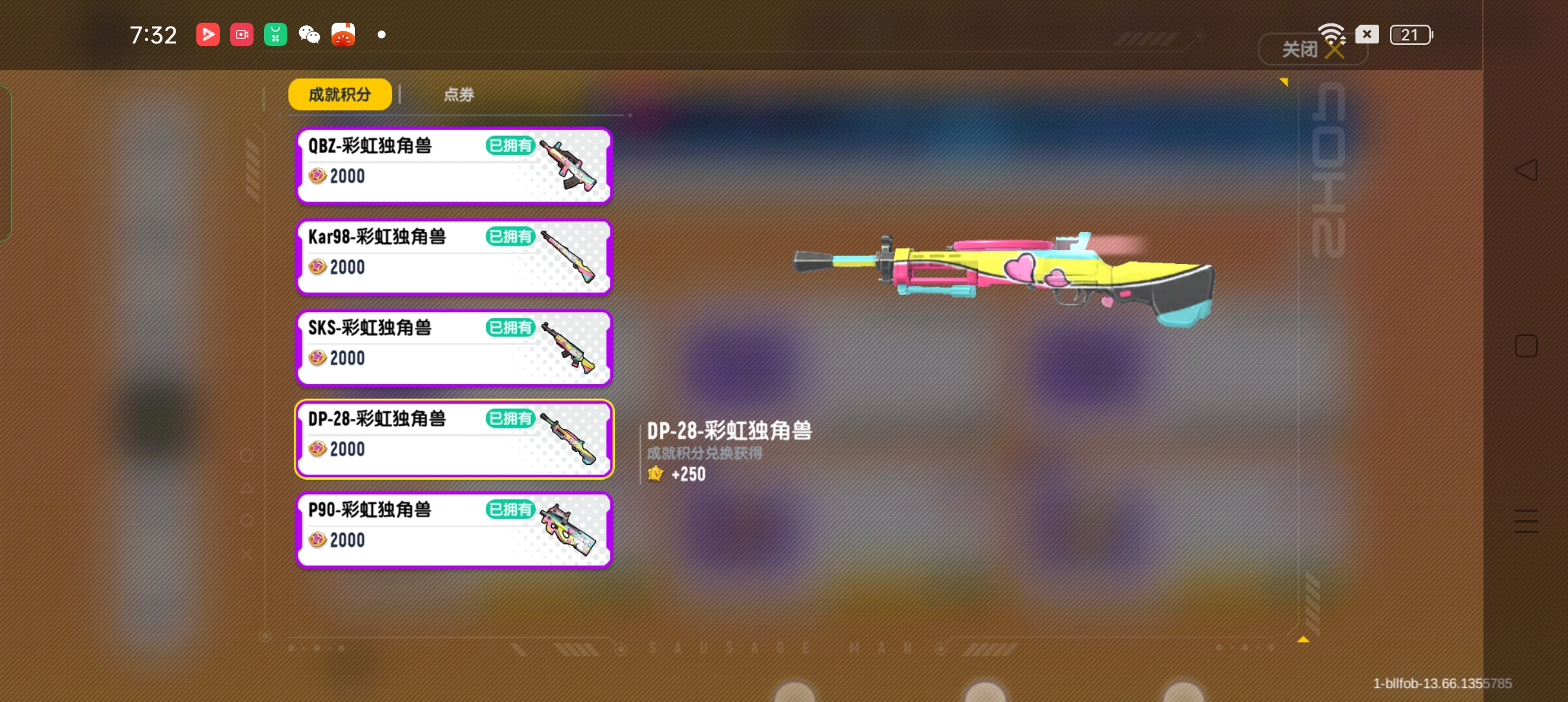Tap the Tomato Novel app icon in status bar
This screenshot has width=1568, height=702.
pos(343,34)
